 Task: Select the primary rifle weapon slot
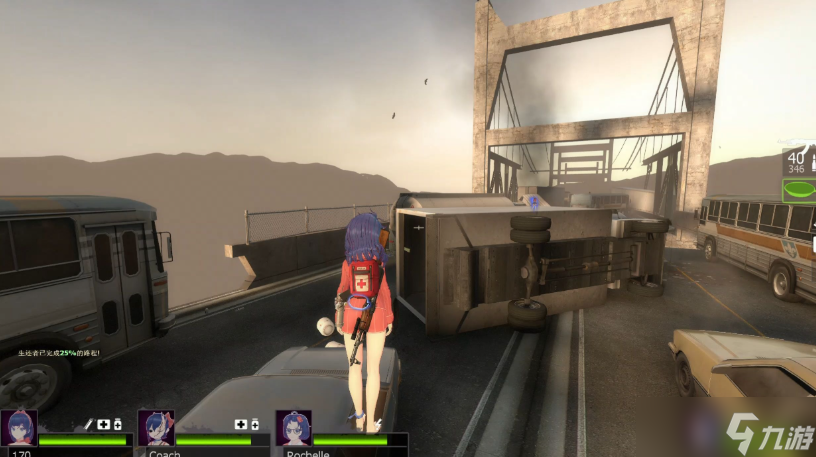point(798,162)
